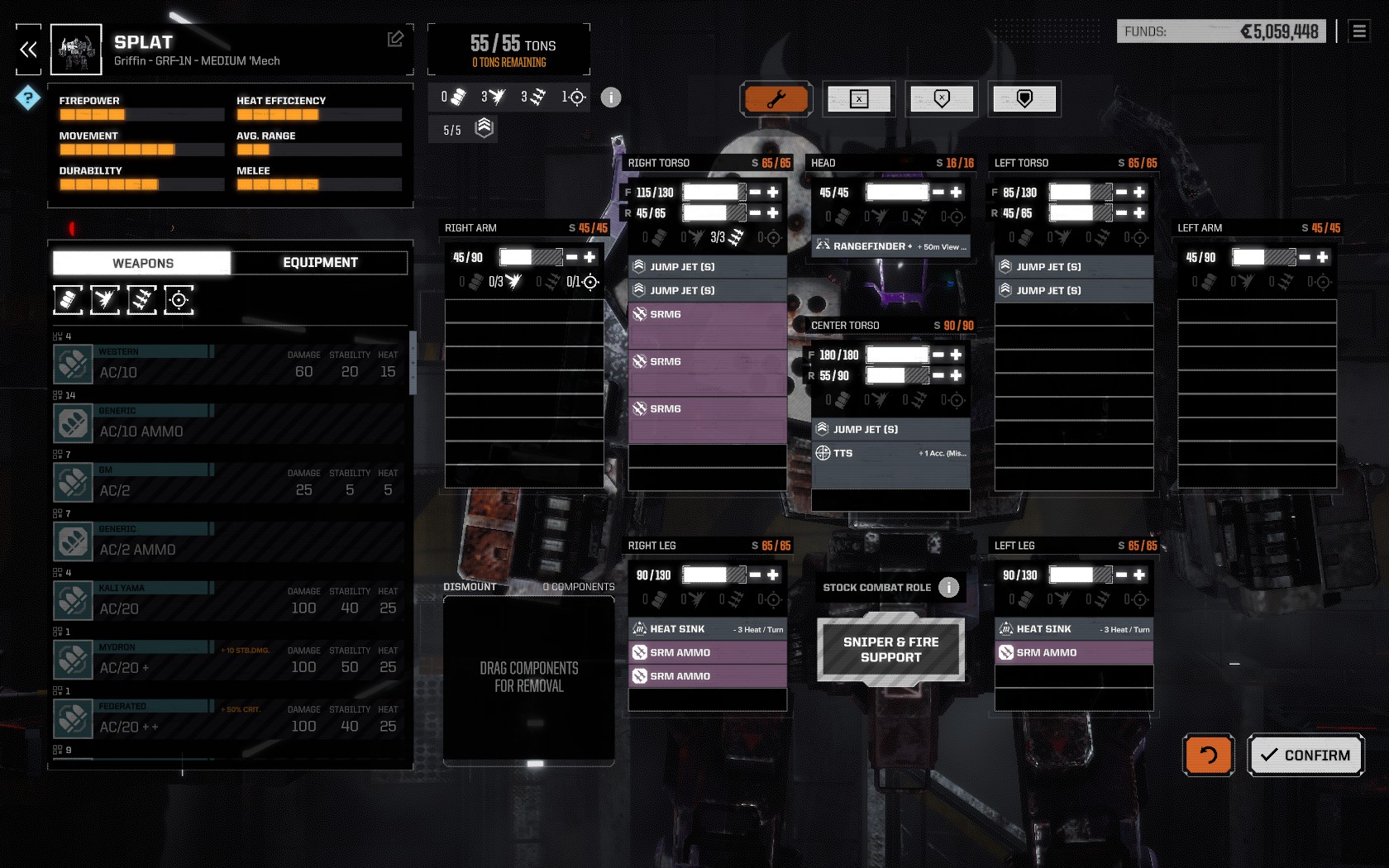Screen dimensions: 1389x868
Task: Decrease right arm armor with minus
Action: tap(571, 257)
